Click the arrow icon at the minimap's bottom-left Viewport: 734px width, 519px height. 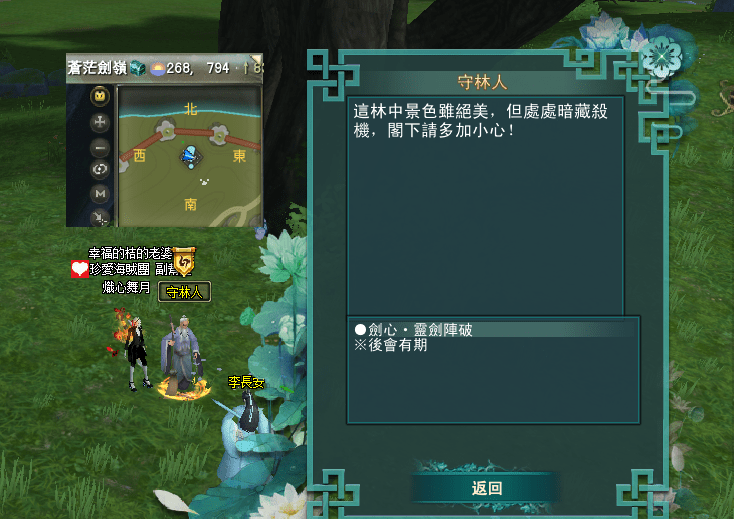tap(100, 216)
